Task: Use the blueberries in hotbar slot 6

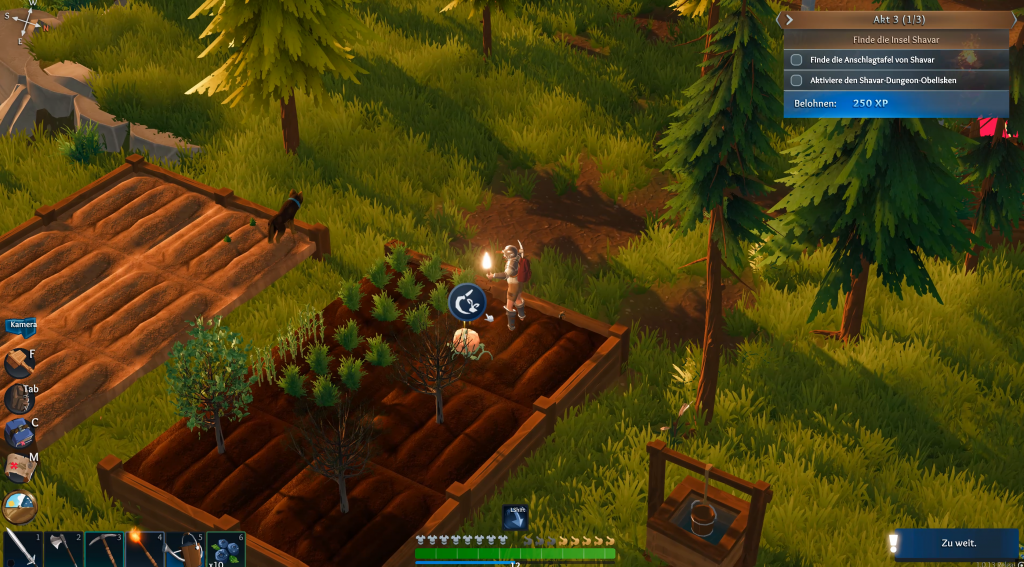Action: click(226, 549)
